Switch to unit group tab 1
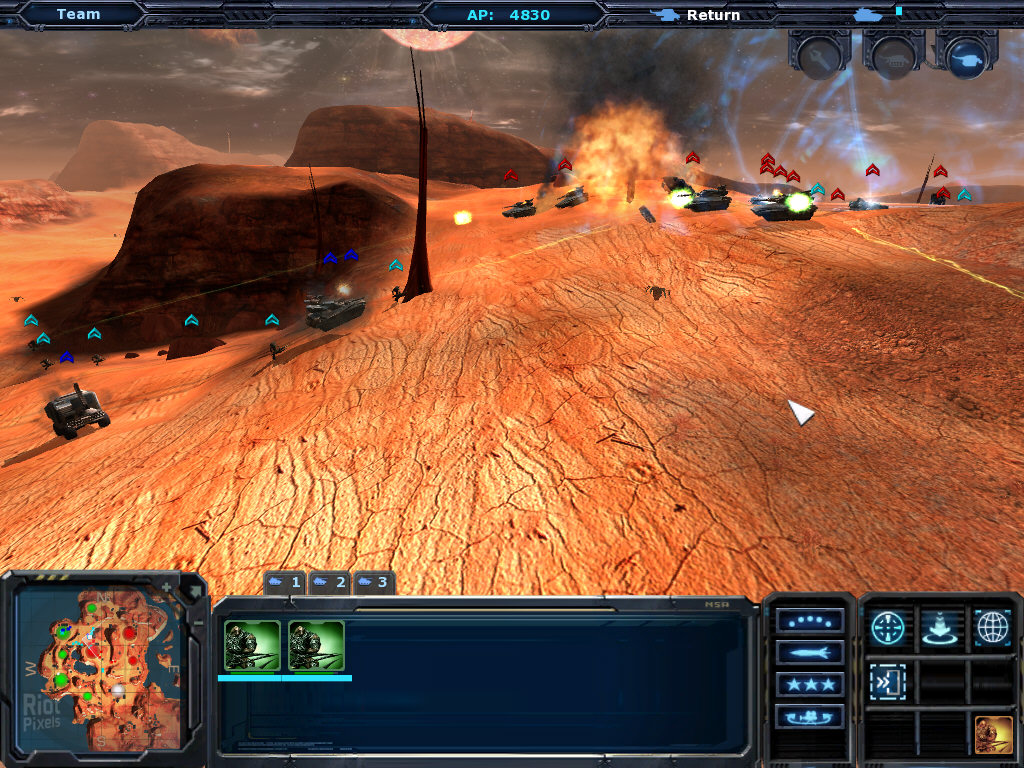The height and width of the screenshot is (768, 1024). (285, 582)
